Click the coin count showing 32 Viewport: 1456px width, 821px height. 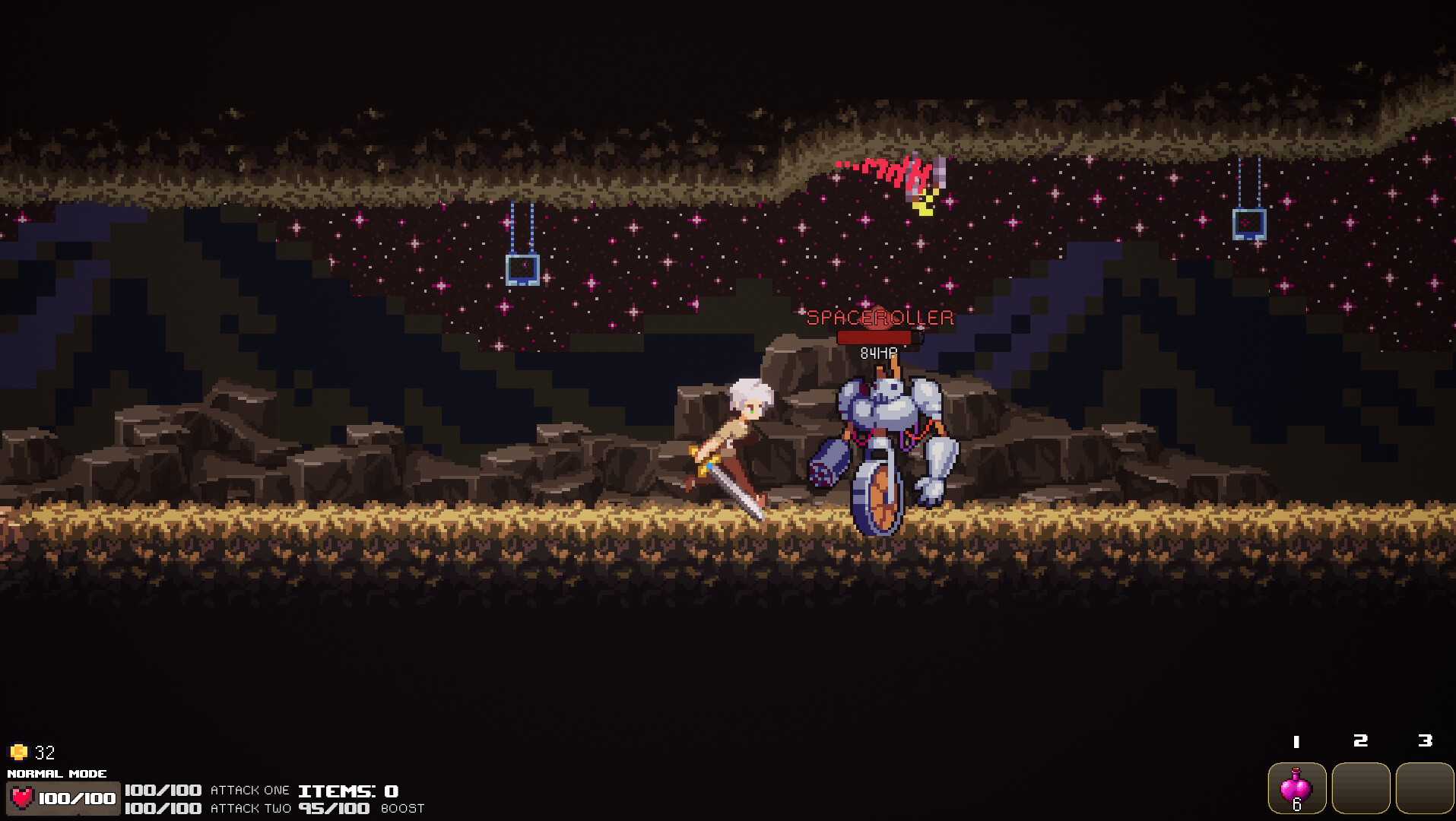point(44,753)
